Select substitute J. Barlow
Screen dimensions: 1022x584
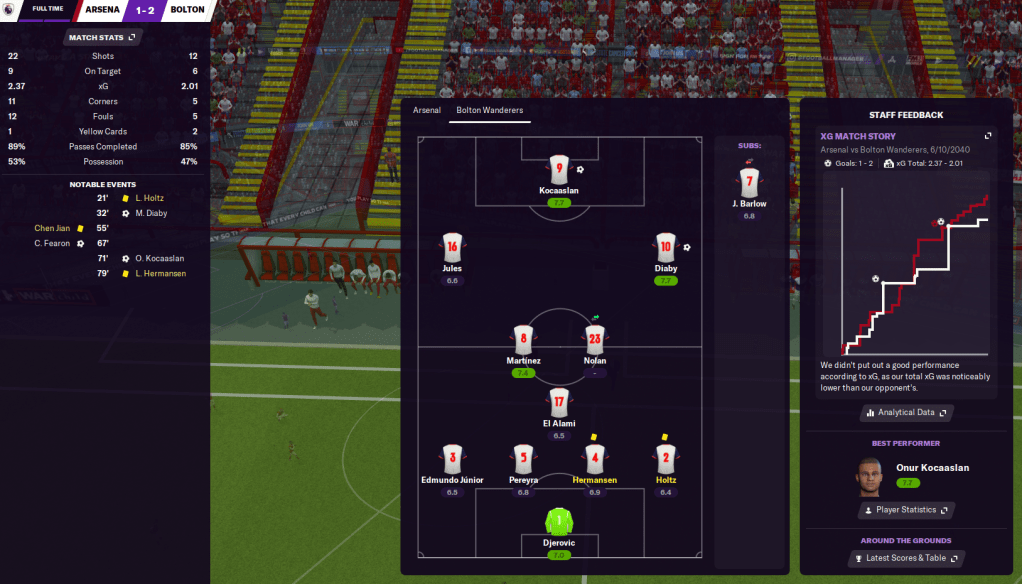[749, 183]
